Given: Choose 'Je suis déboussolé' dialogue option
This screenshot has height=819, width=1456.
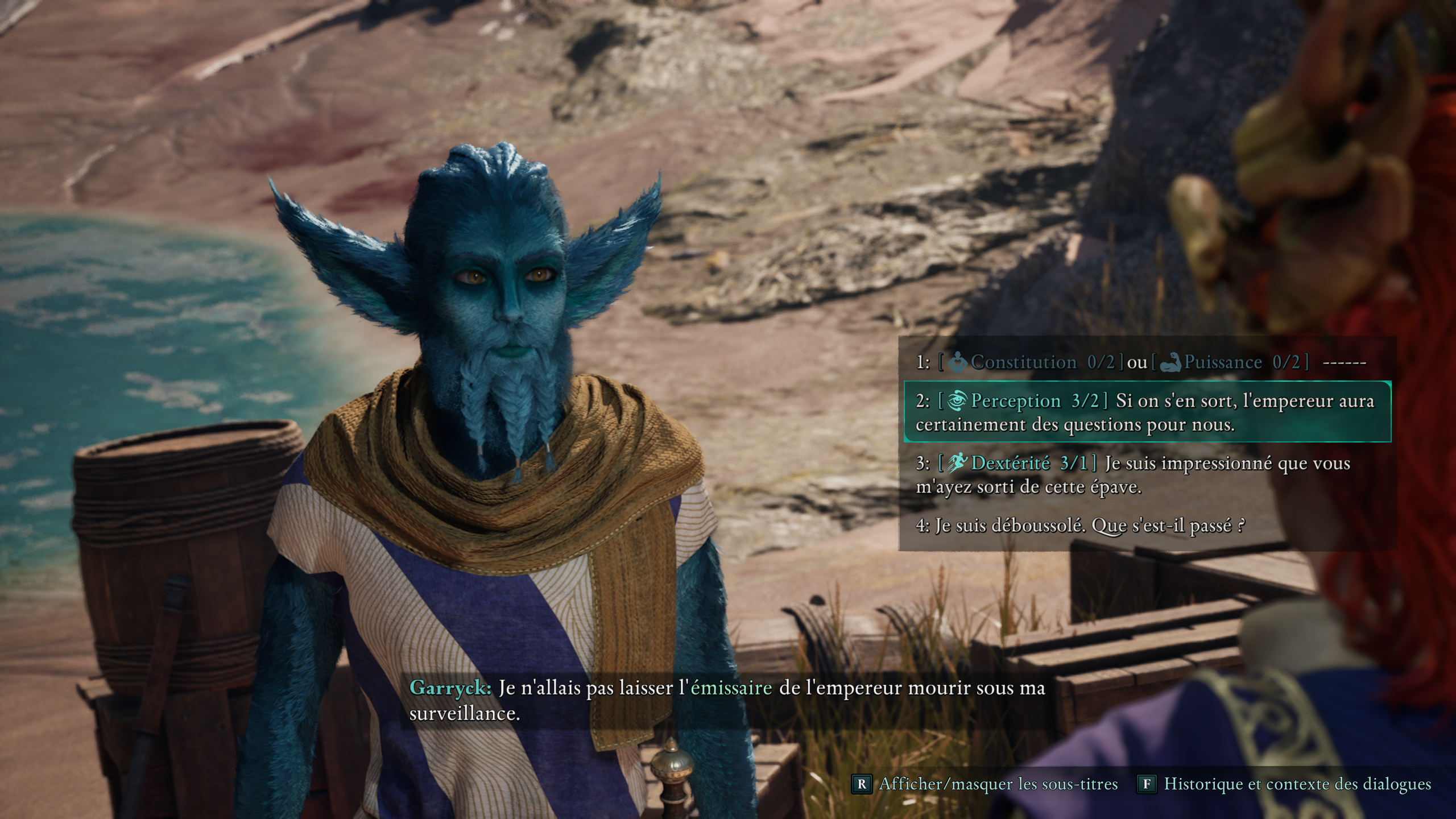Looking at the screenshot, I should pos(1081,526).
